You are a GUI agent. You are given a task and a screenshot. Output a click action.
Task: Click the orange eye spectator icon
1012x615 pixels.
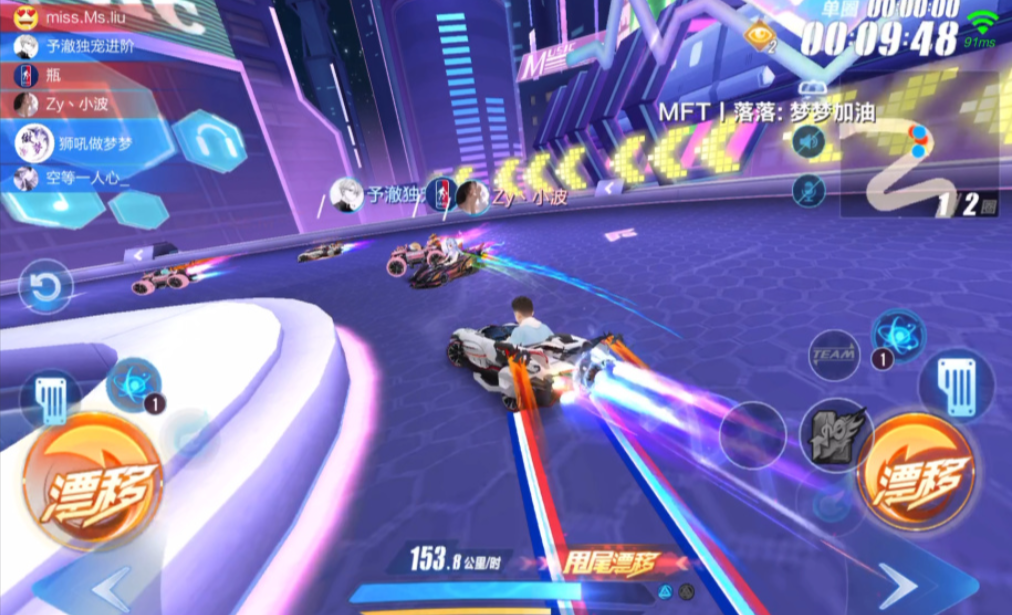[761, 36]
